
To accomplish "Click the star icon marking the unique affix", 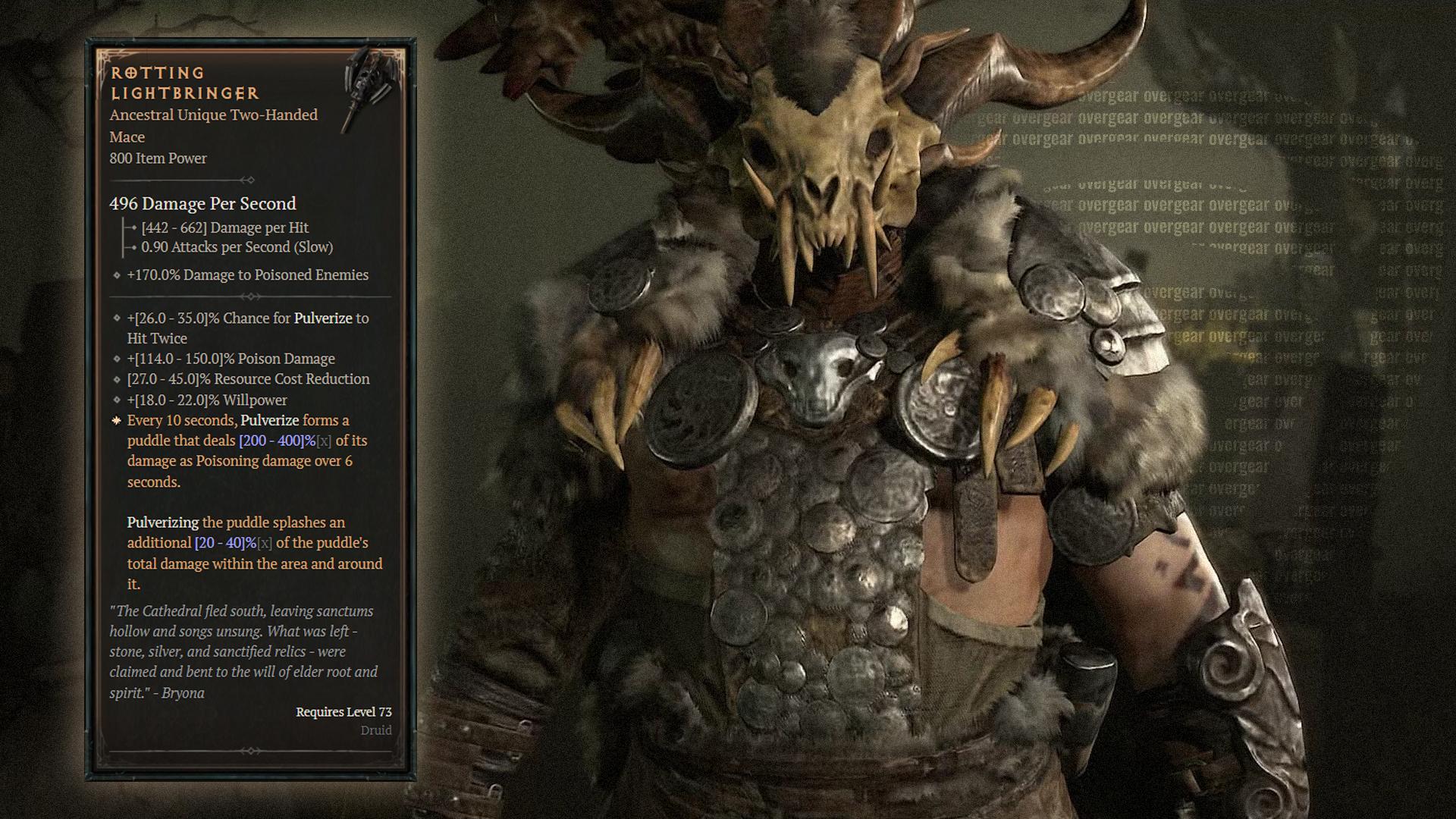I will (115, 419).
